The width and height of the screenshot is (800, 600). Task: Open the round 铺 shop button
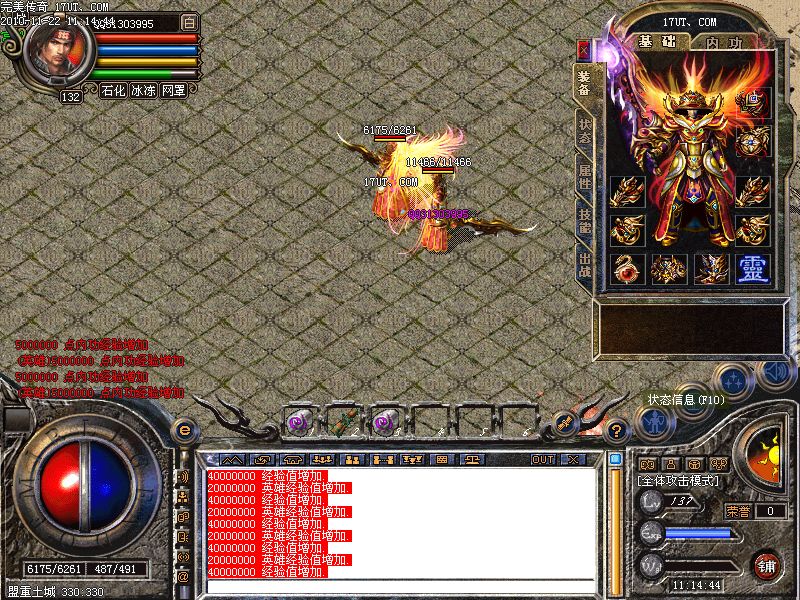[x=766, y=565]
